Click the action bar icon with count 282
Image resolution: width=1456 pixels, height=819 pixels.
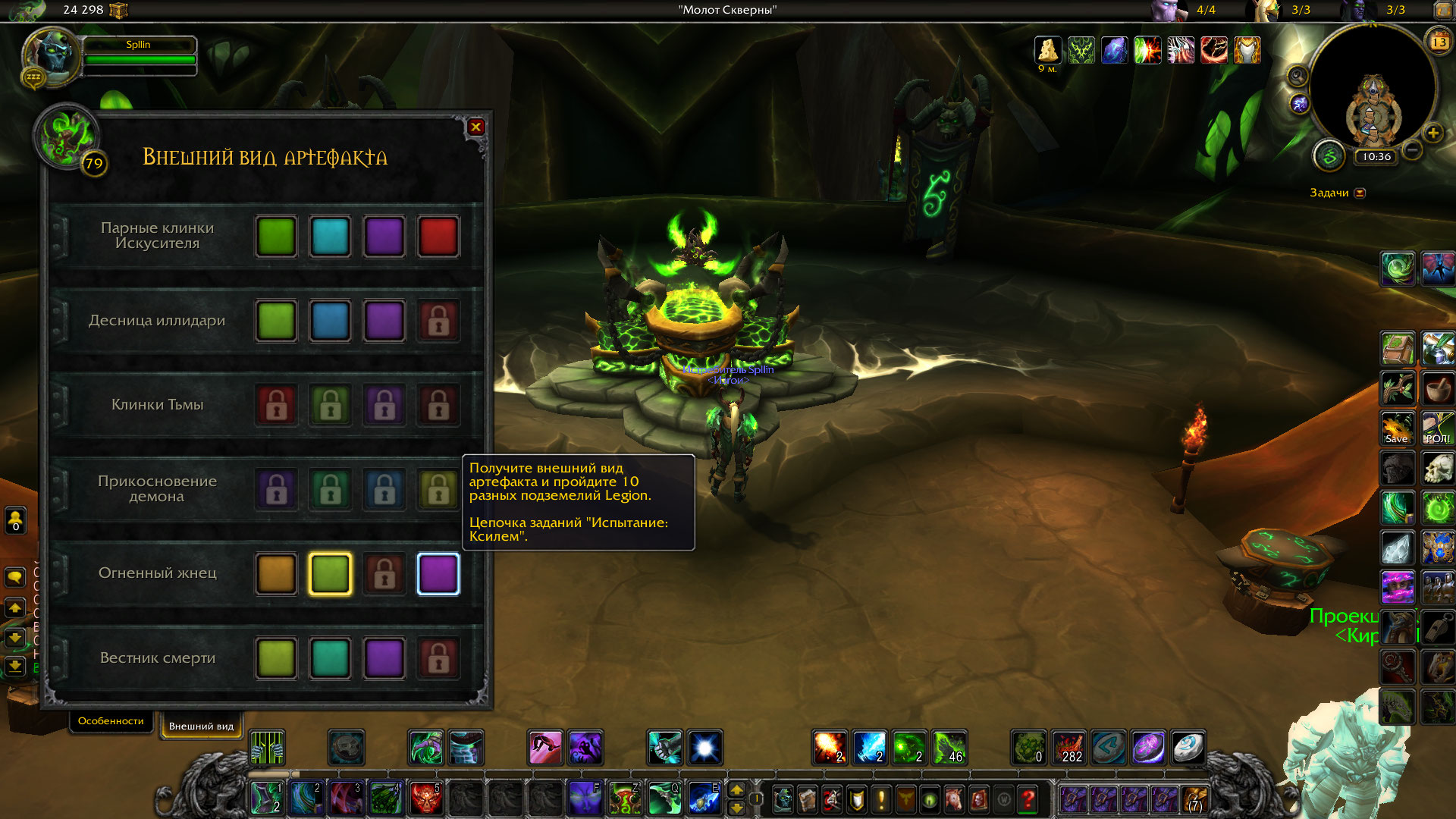pos(1068,747)
